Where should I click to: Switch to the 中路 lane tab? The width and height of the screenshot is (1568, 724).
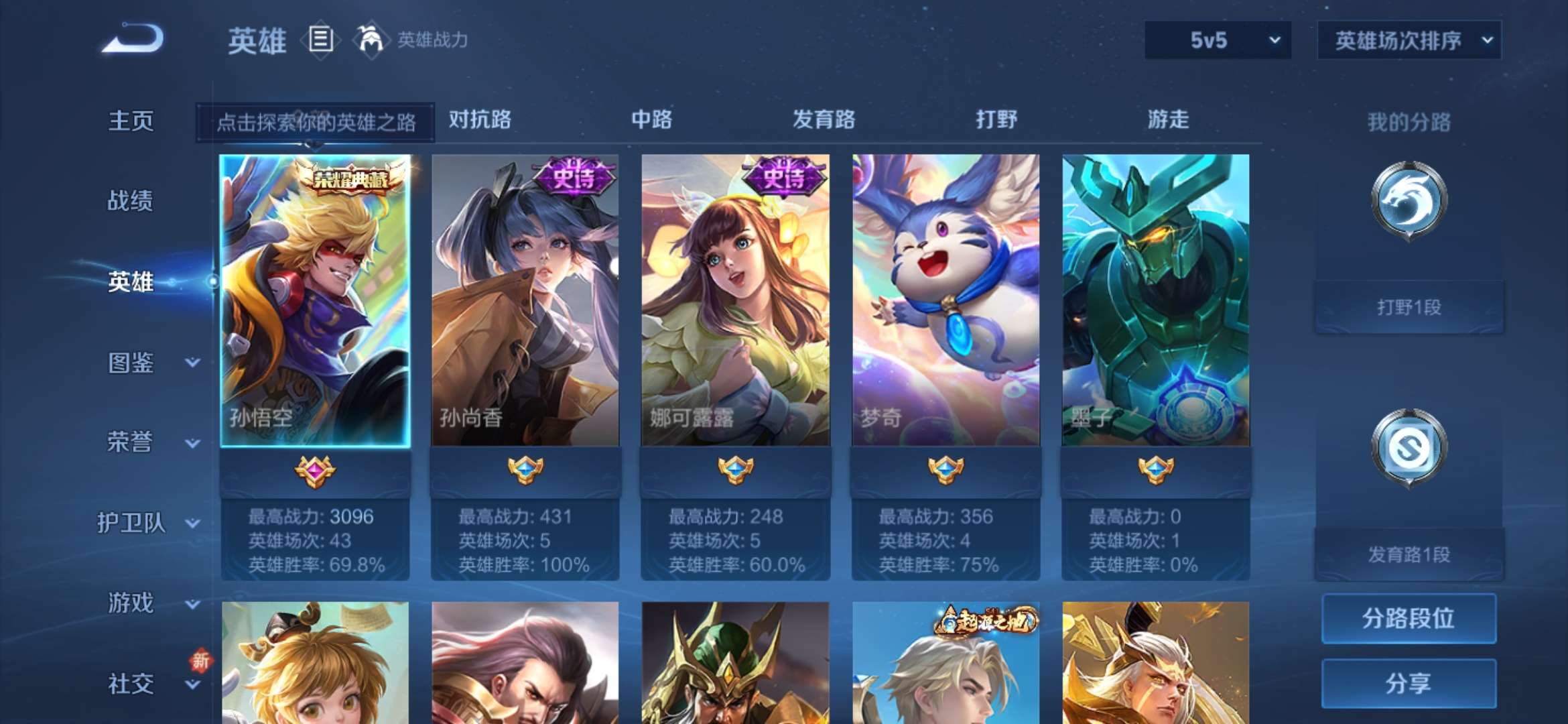tap(651, 121)
